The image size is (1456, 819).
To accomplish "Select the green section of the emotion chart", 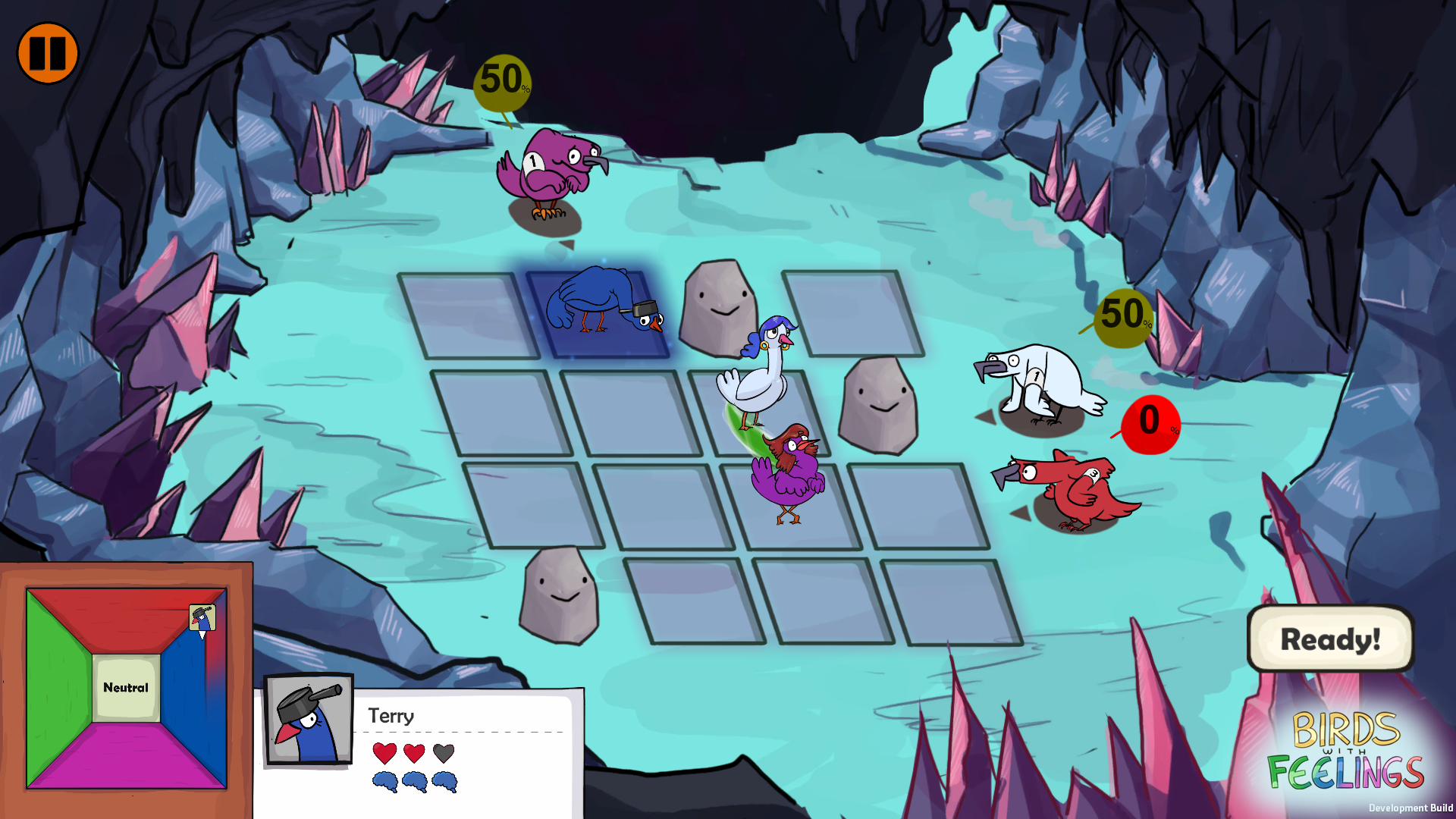I will [x=58, y=689].
